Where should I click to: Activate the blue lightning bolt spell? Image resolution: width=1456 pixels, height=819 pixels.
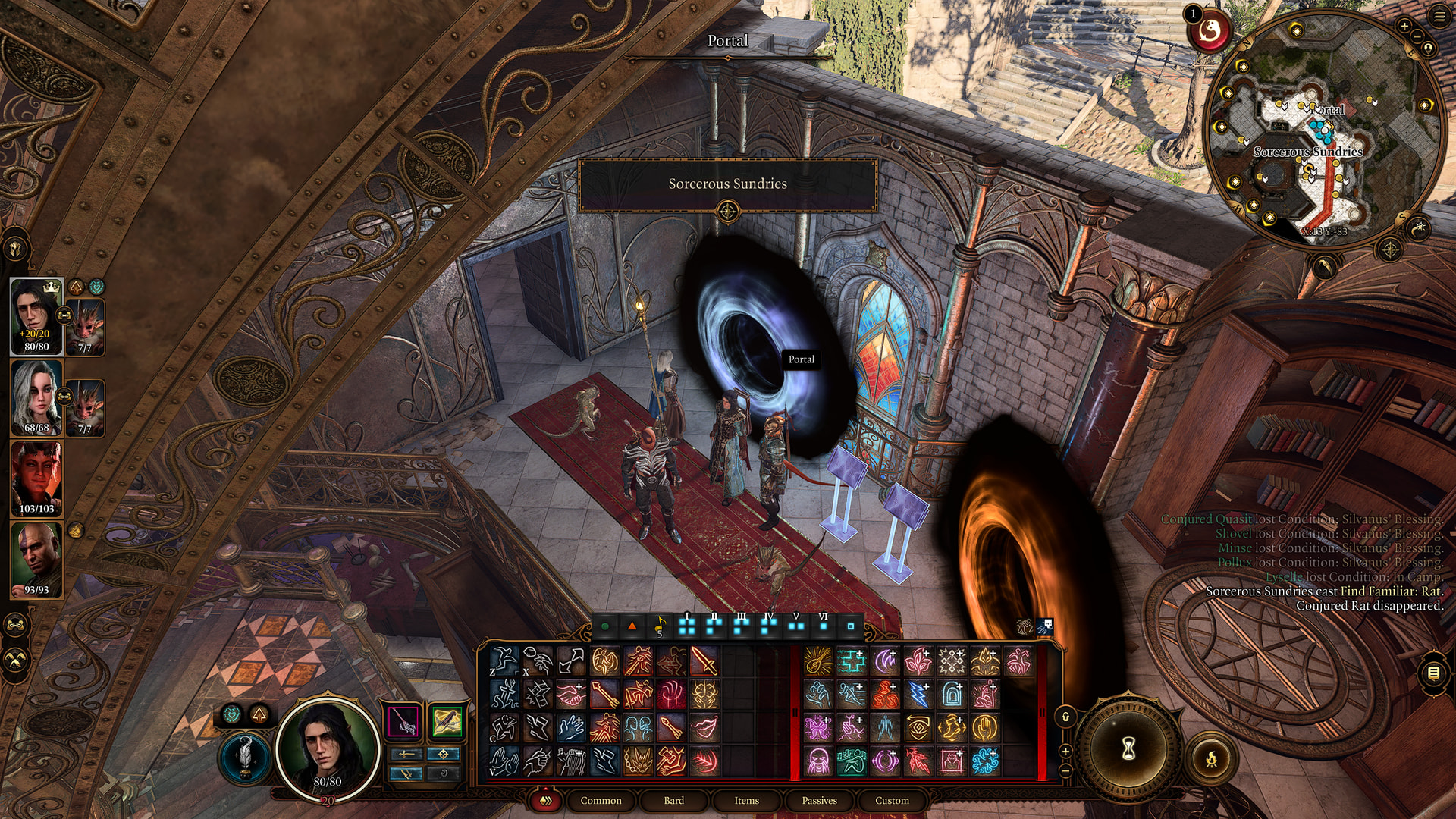point(918,695)
